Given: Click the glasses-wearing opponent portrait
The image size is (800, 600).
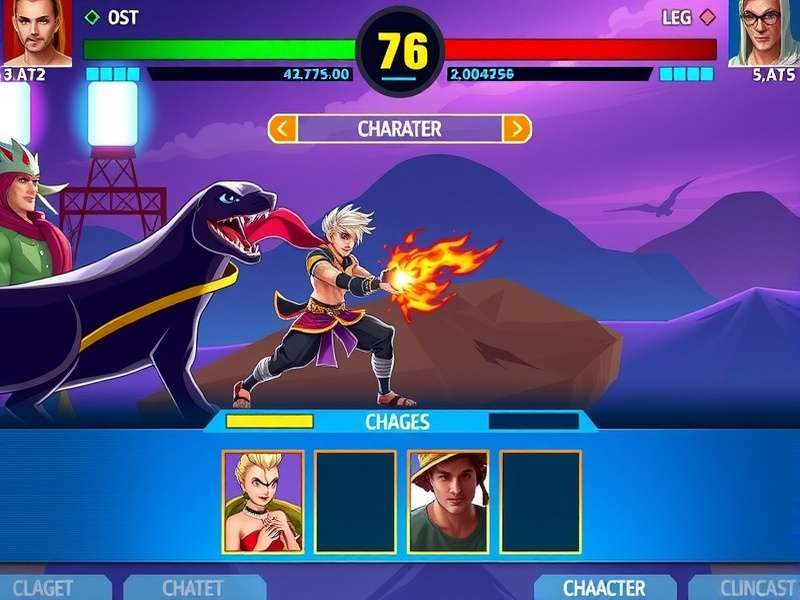Looking at the screenshot, I should point(764,32).
